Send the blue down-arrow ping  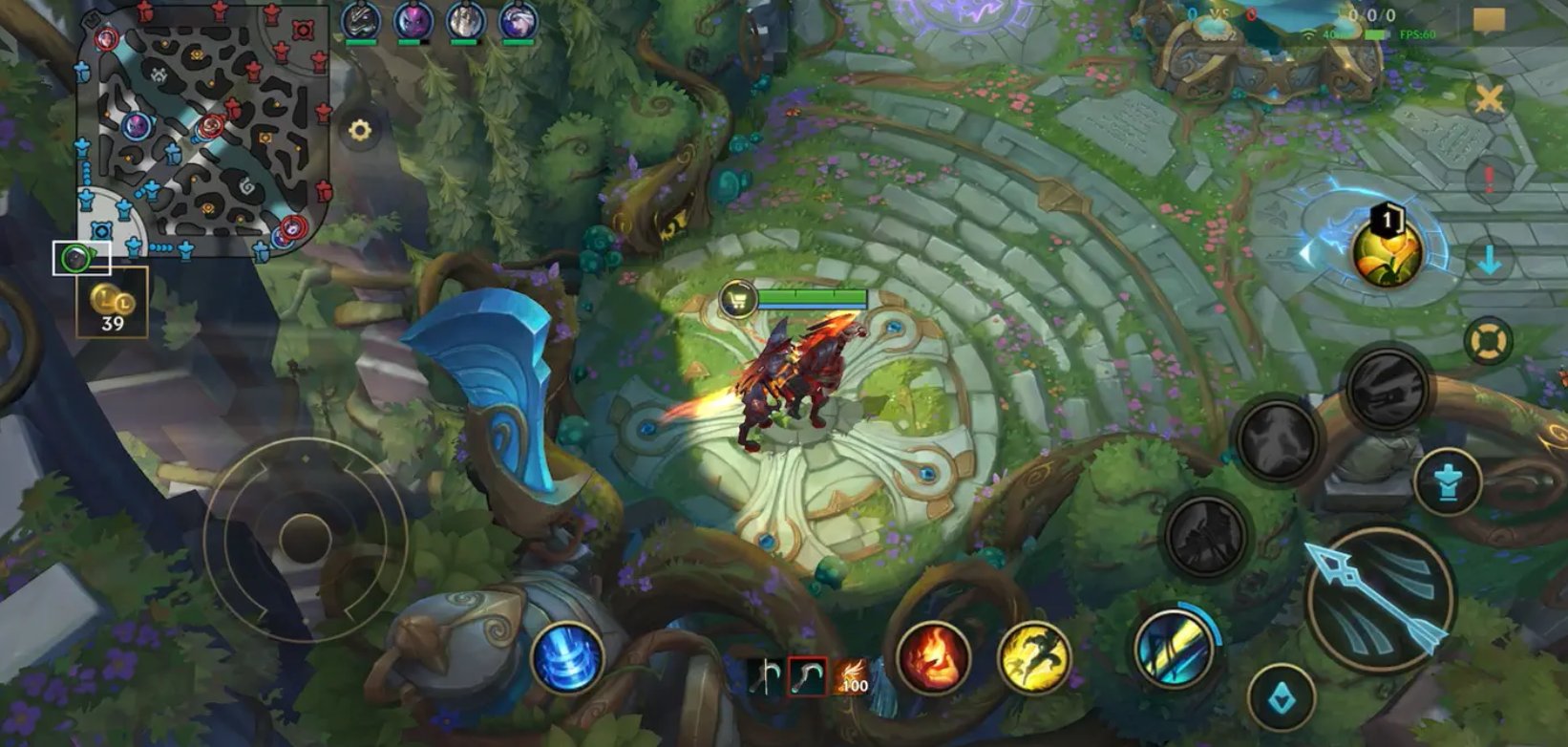pos(1489,260)
